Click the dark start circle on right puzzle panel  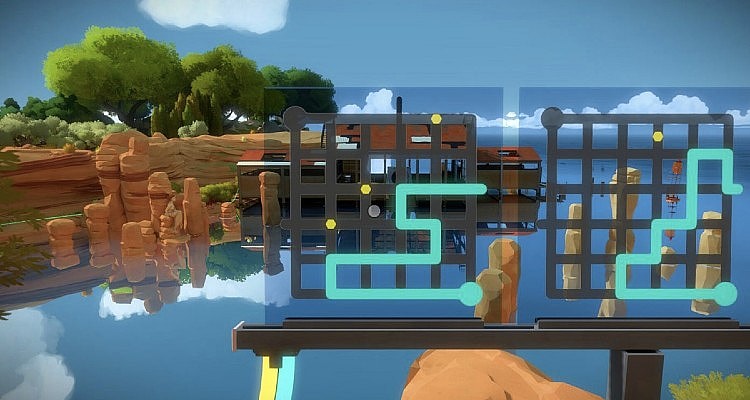(551, 118)
